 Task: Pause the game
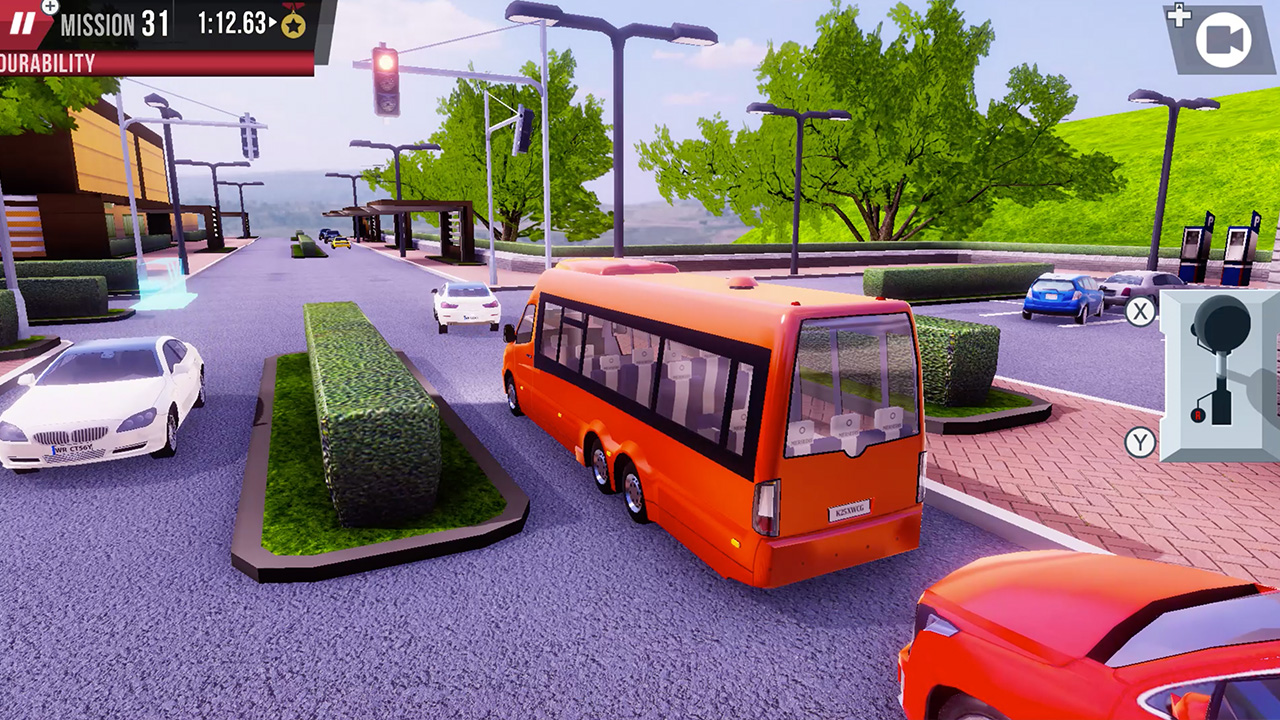pos(22,23)
